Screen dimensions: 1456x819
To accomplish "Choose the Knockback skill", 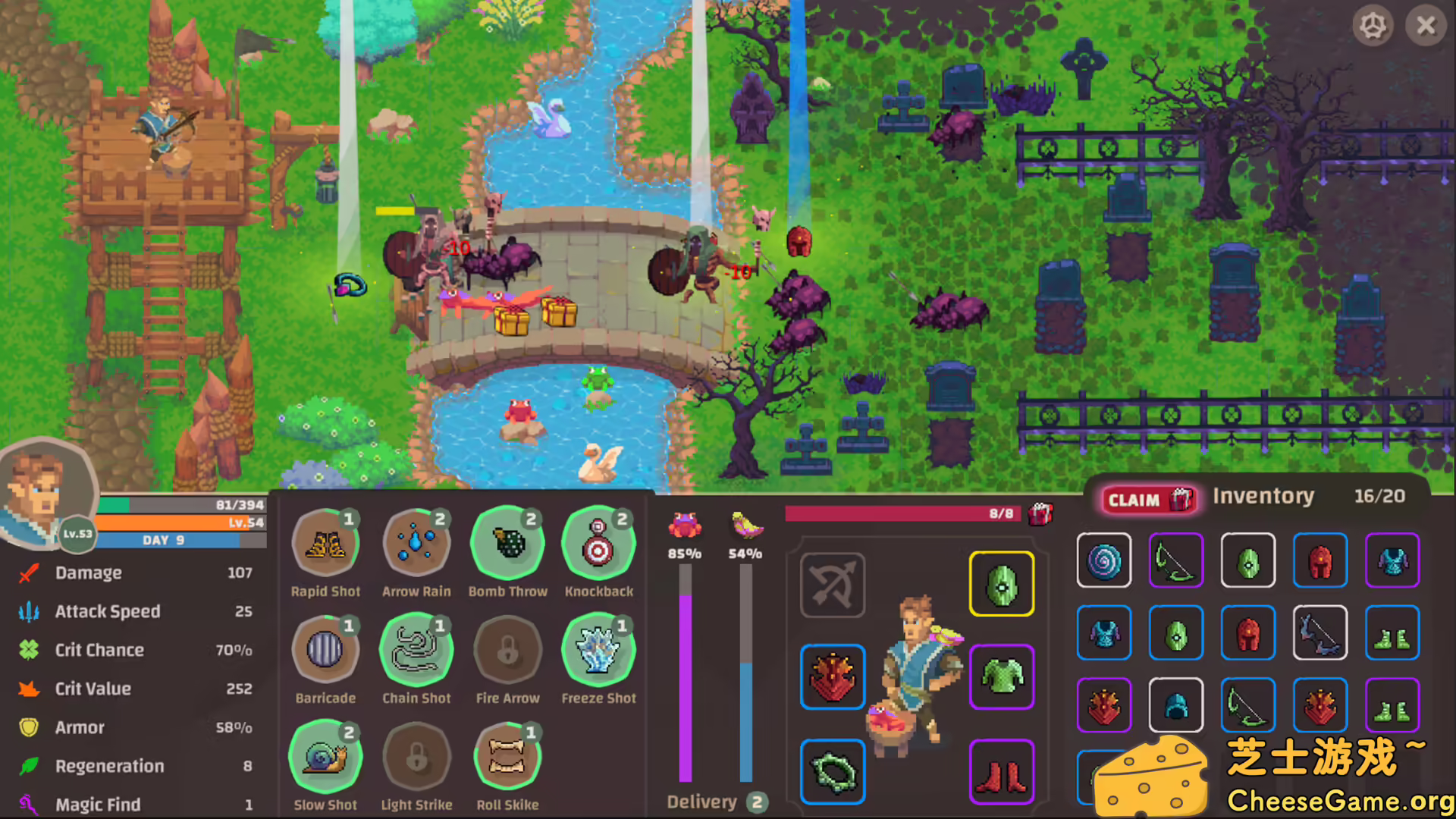I will click(x=598, y=541).
